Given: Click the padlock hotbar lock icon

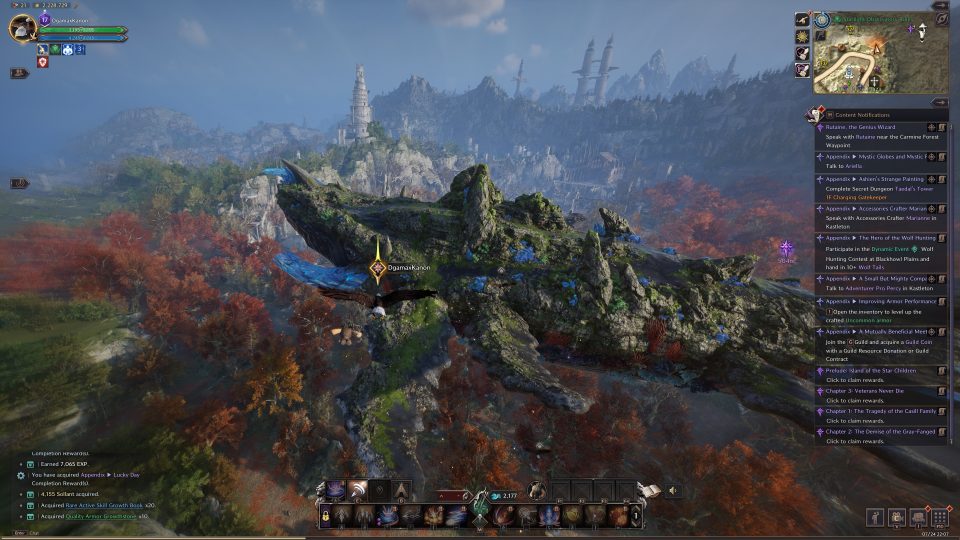Looking at the screenshot, I should [x=325, y=514].
